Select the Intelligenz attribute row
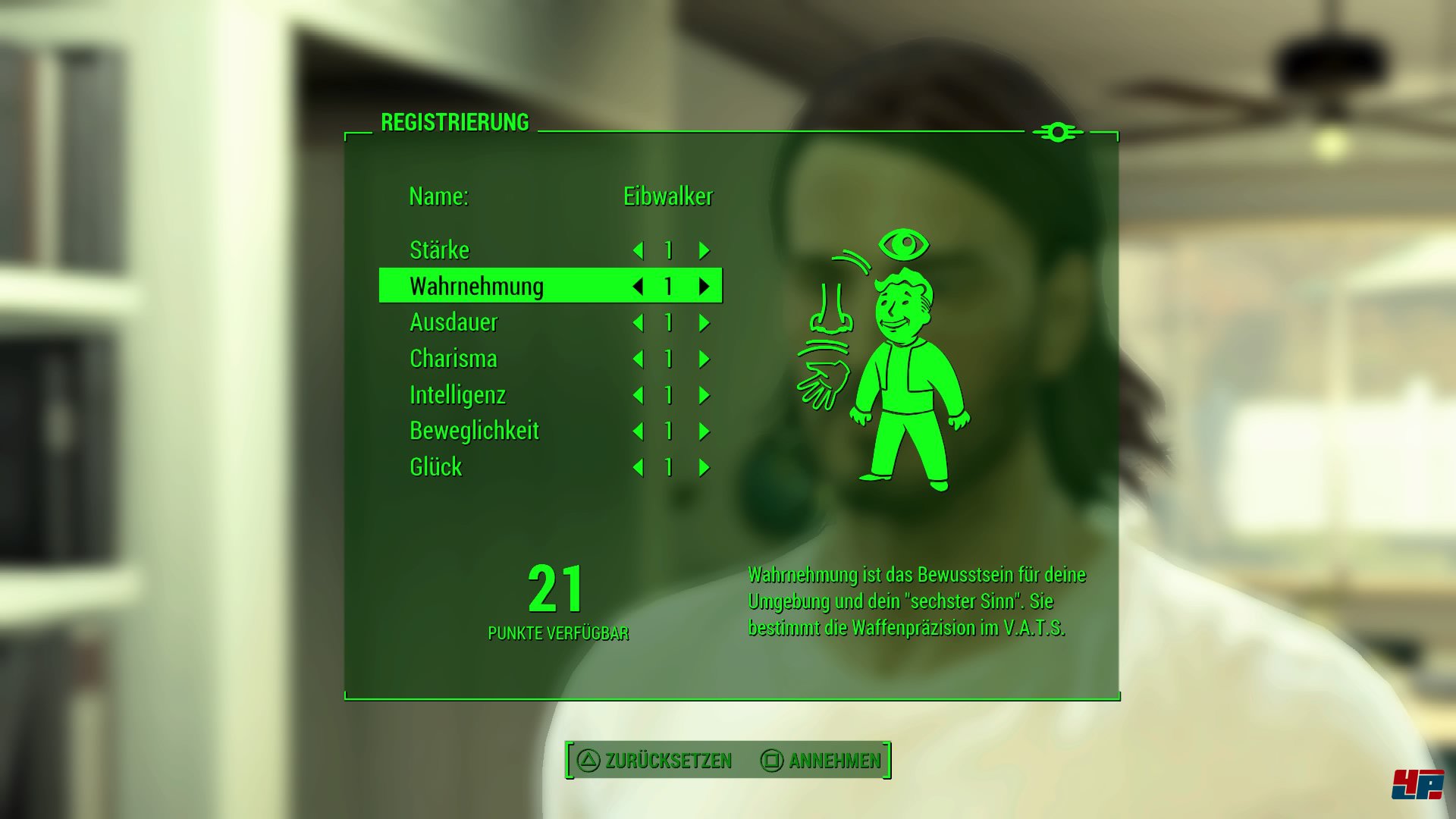Screen dimensions: 1456x819 (x=457, y=395)
